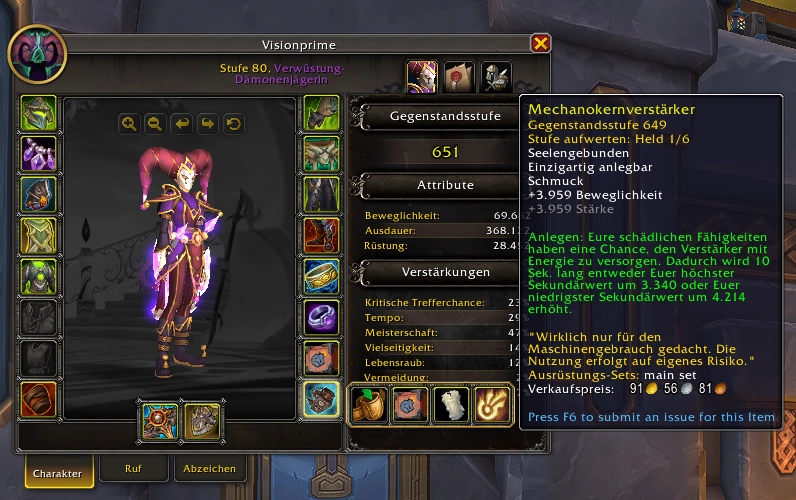Select the Mechanokernverstärker trinket slot
Screen dimensions: 796x500
322,399
